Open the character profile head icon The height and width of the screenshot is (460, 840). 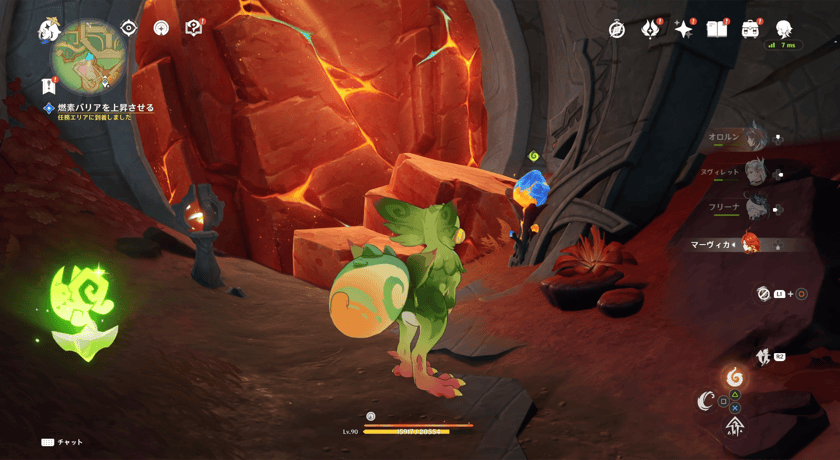click(x=784, y=29)
